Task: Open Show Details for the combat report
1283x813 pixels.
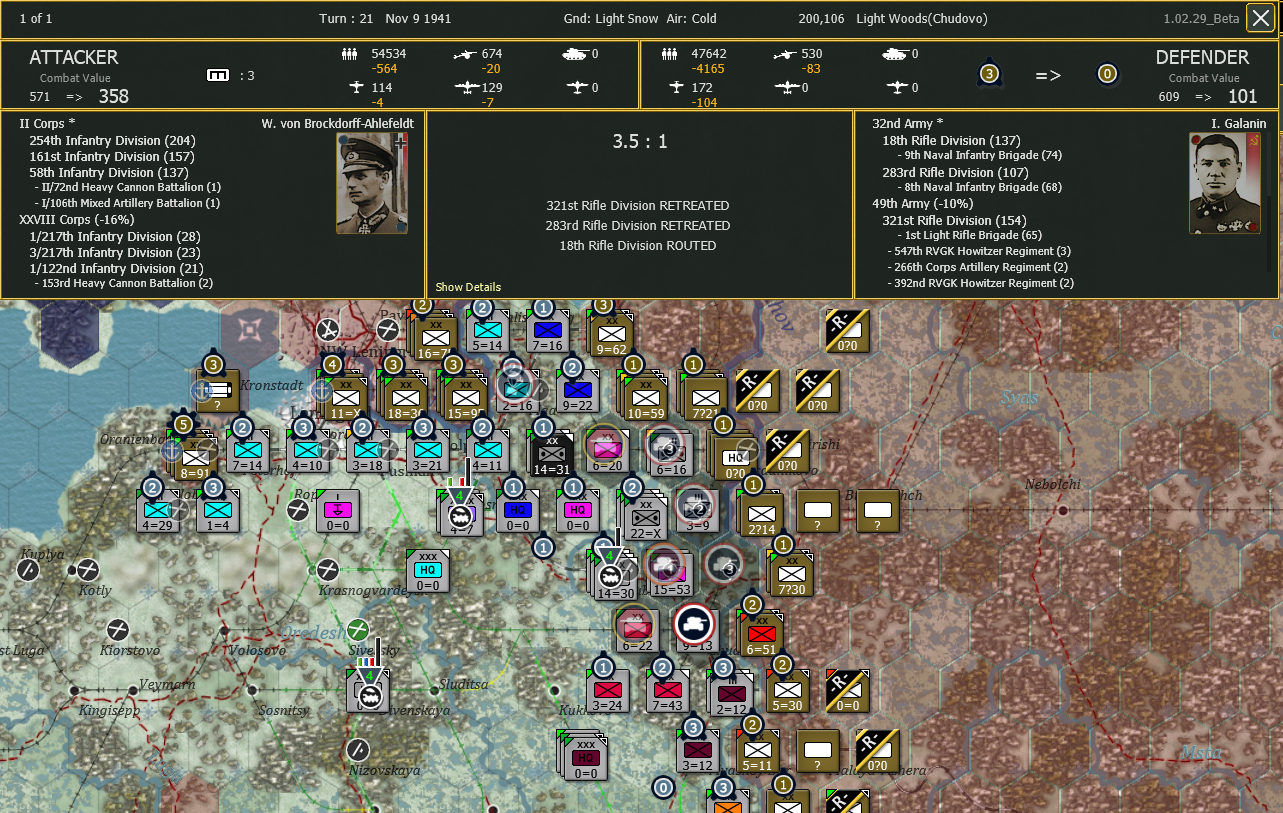Action: coord(467,287)
